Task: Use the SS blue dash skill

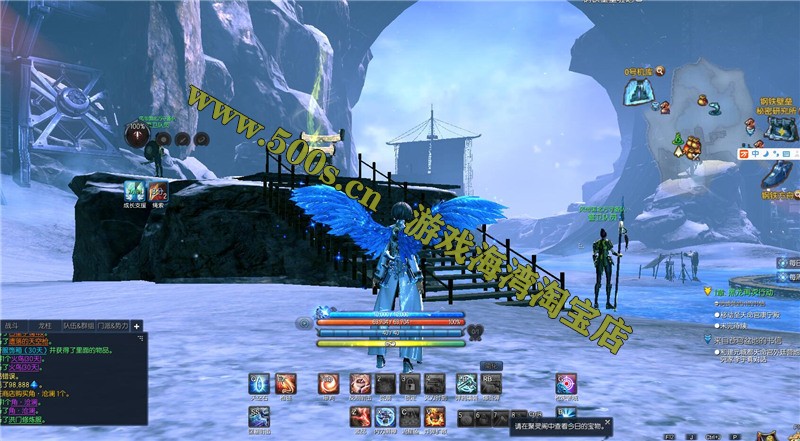Action: [259, 416]
